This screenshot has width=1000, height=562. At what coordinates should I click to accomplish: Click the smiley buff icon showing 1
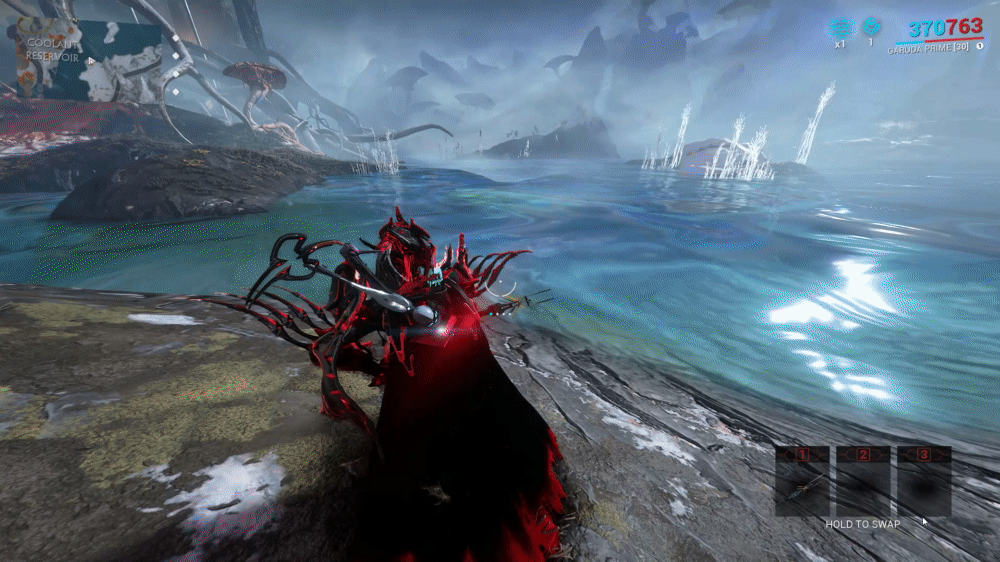(870, 26)
